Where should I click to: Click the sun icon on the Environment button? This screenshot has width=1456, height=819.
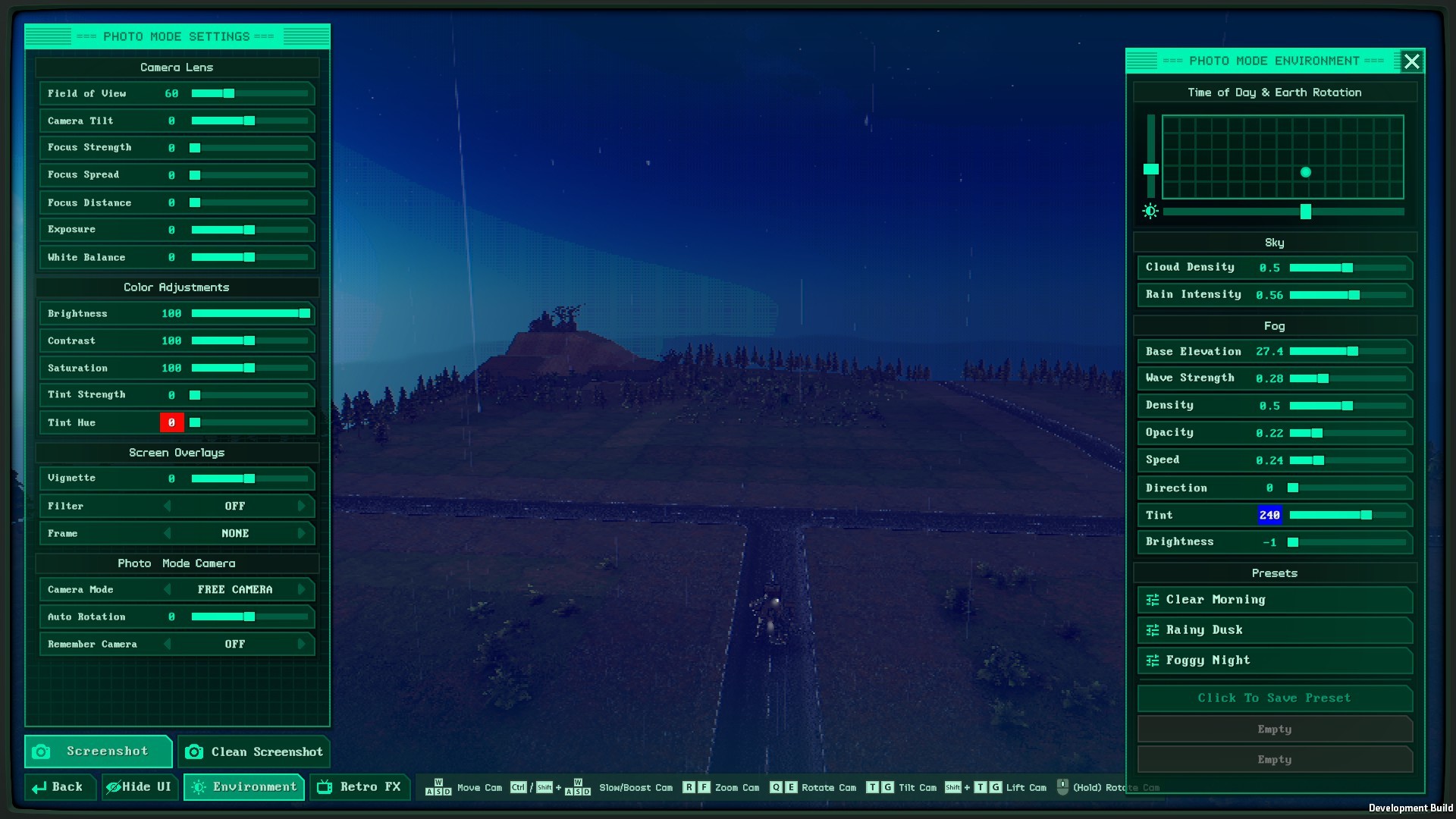coord(200,787)
